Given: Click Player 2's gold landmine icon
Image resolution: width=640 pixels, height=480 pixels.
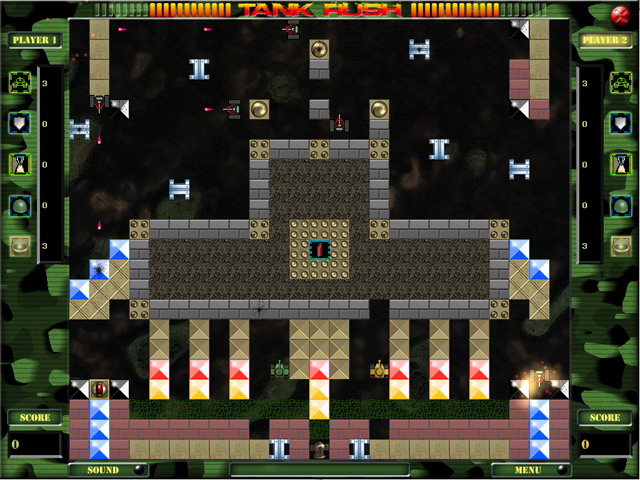Looking at the screenshot, I should (x=620, y=245).
